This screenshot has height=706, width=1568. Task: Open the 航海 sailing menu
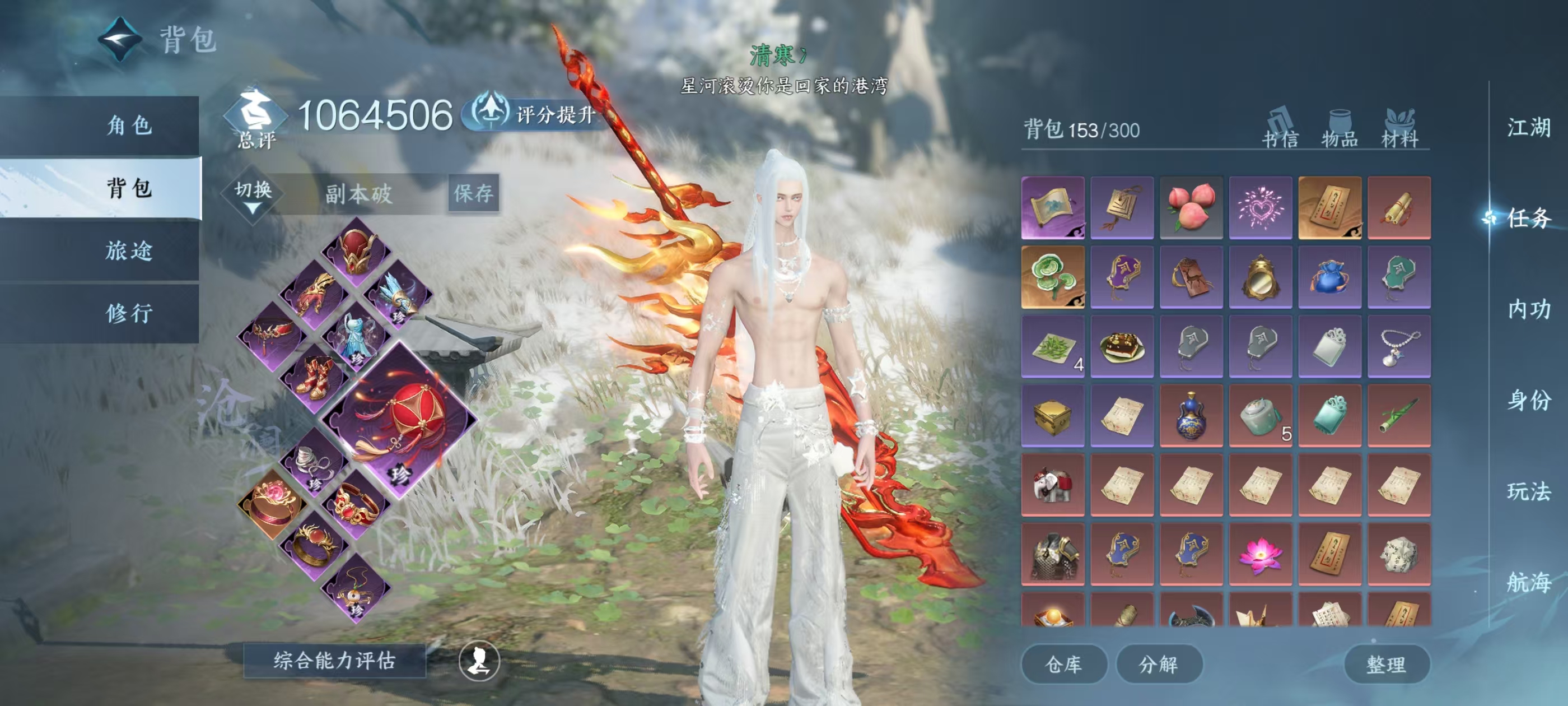coord(1528,582)
